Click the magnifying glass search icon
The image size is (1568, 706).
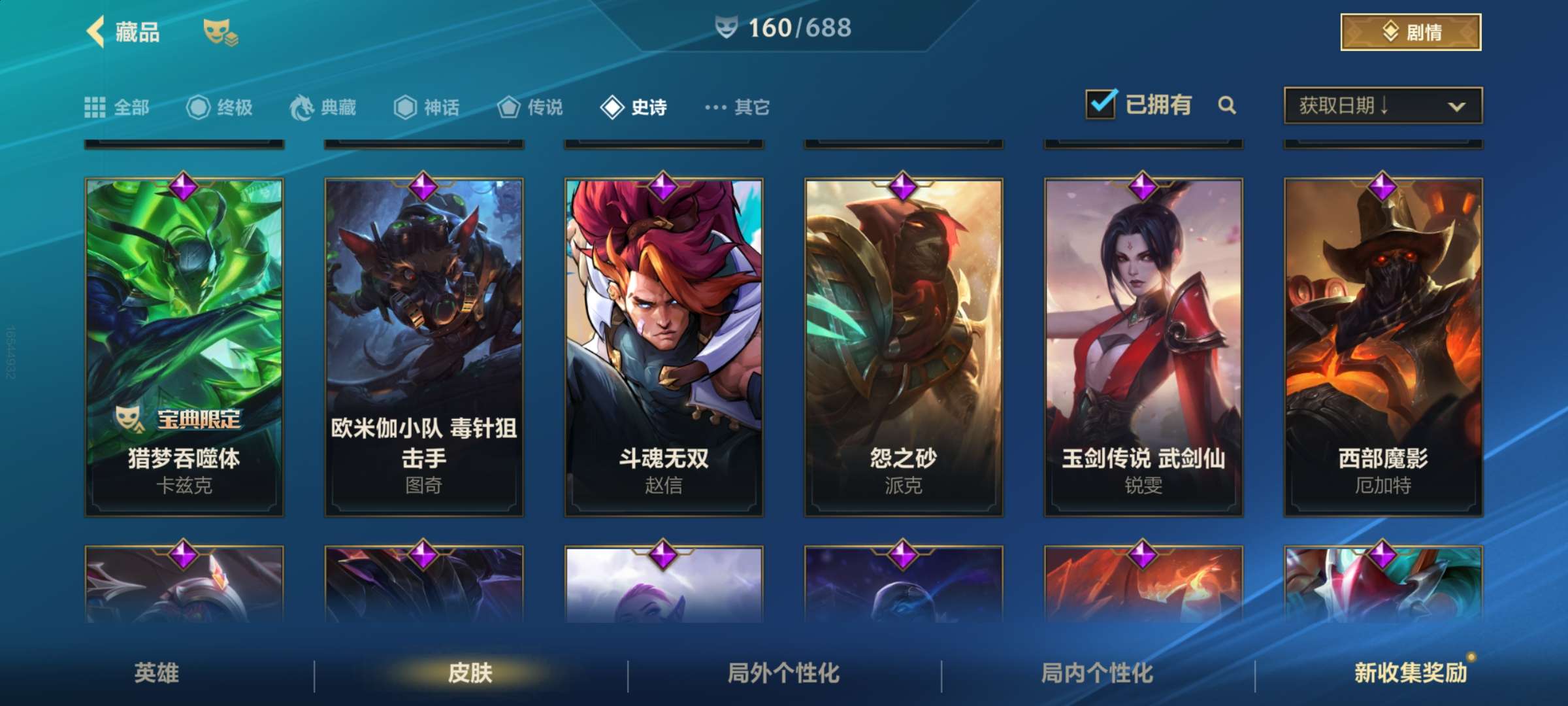click(x=1227, y=105)
